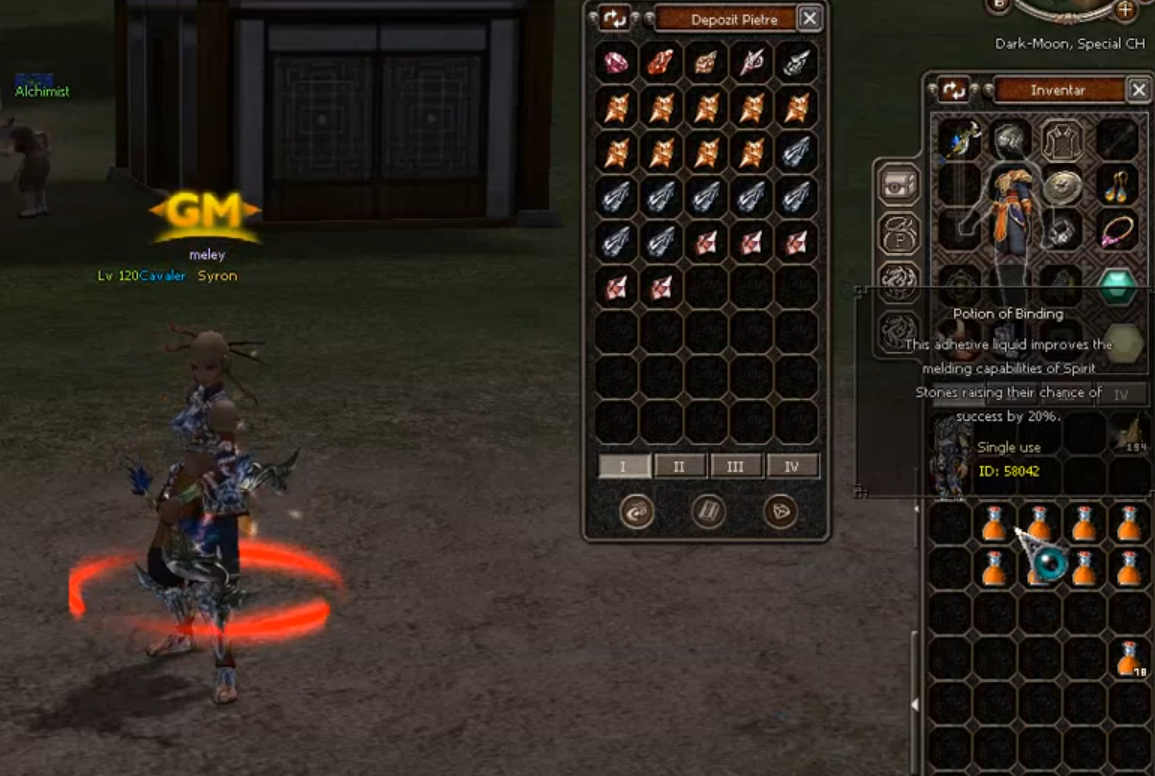
Task: Close the Inventar window
Action: (x=1138, y=90)
